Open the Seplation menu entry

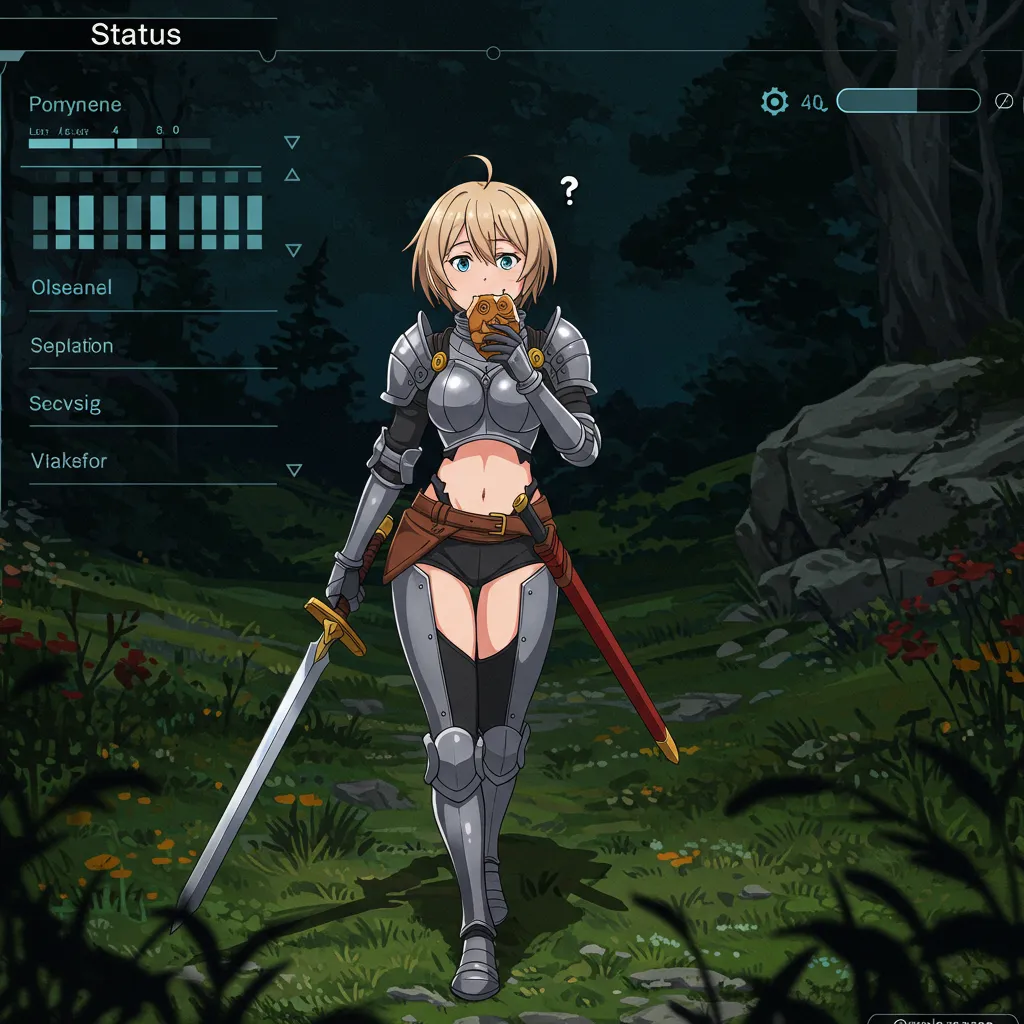[x=71, y=346]
